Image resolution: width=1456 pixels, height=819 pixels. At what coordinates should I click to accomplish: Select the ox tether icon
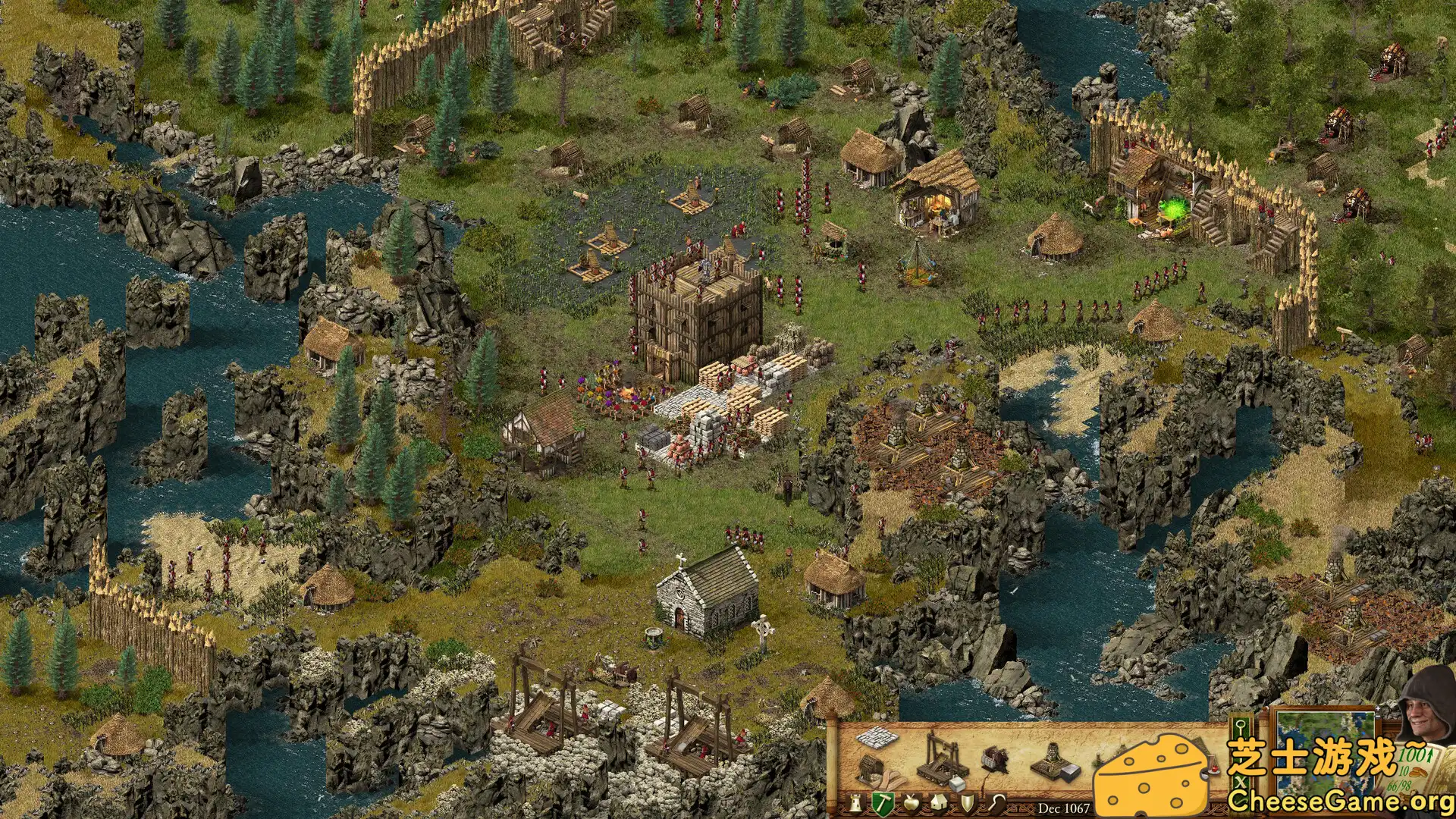(993, 758)
